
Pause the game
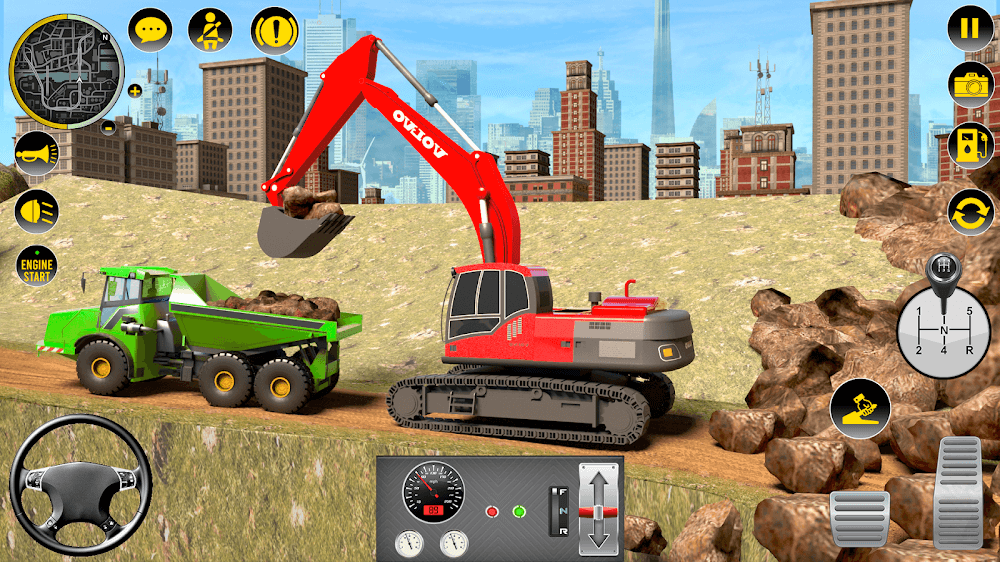[970, 28]
